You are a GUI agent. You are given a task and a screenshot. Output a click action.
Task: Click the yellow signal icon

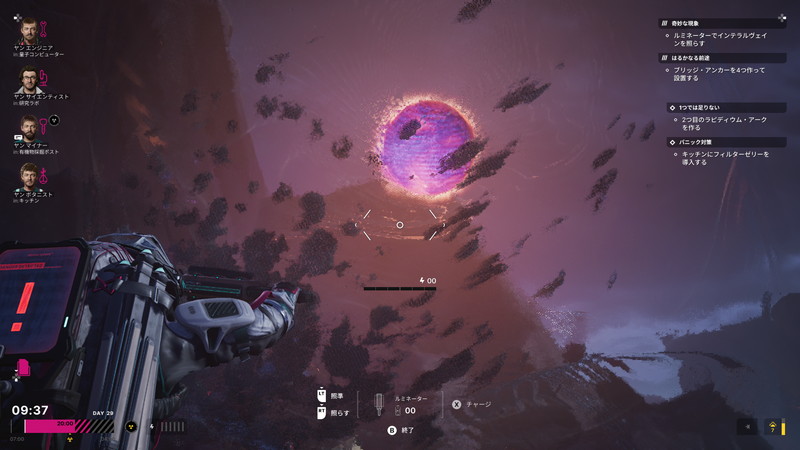[772, 427]
